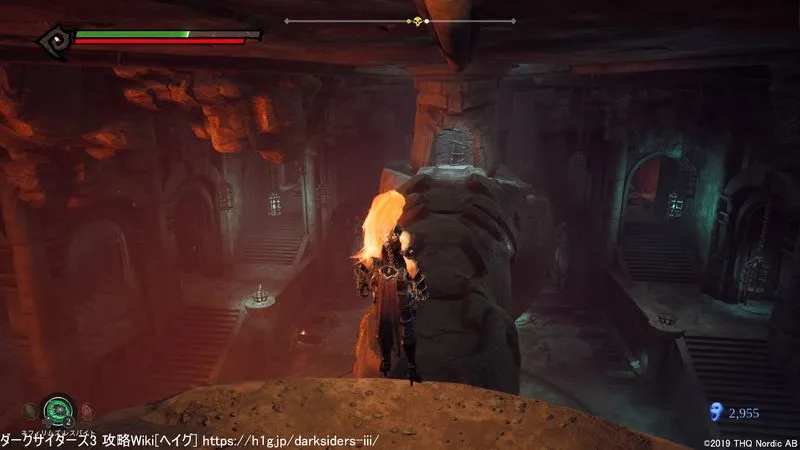800x450 pixels.
Task: Click the skull marker on the compass bar
Action: pyautogui.click(x=416, y=21)
